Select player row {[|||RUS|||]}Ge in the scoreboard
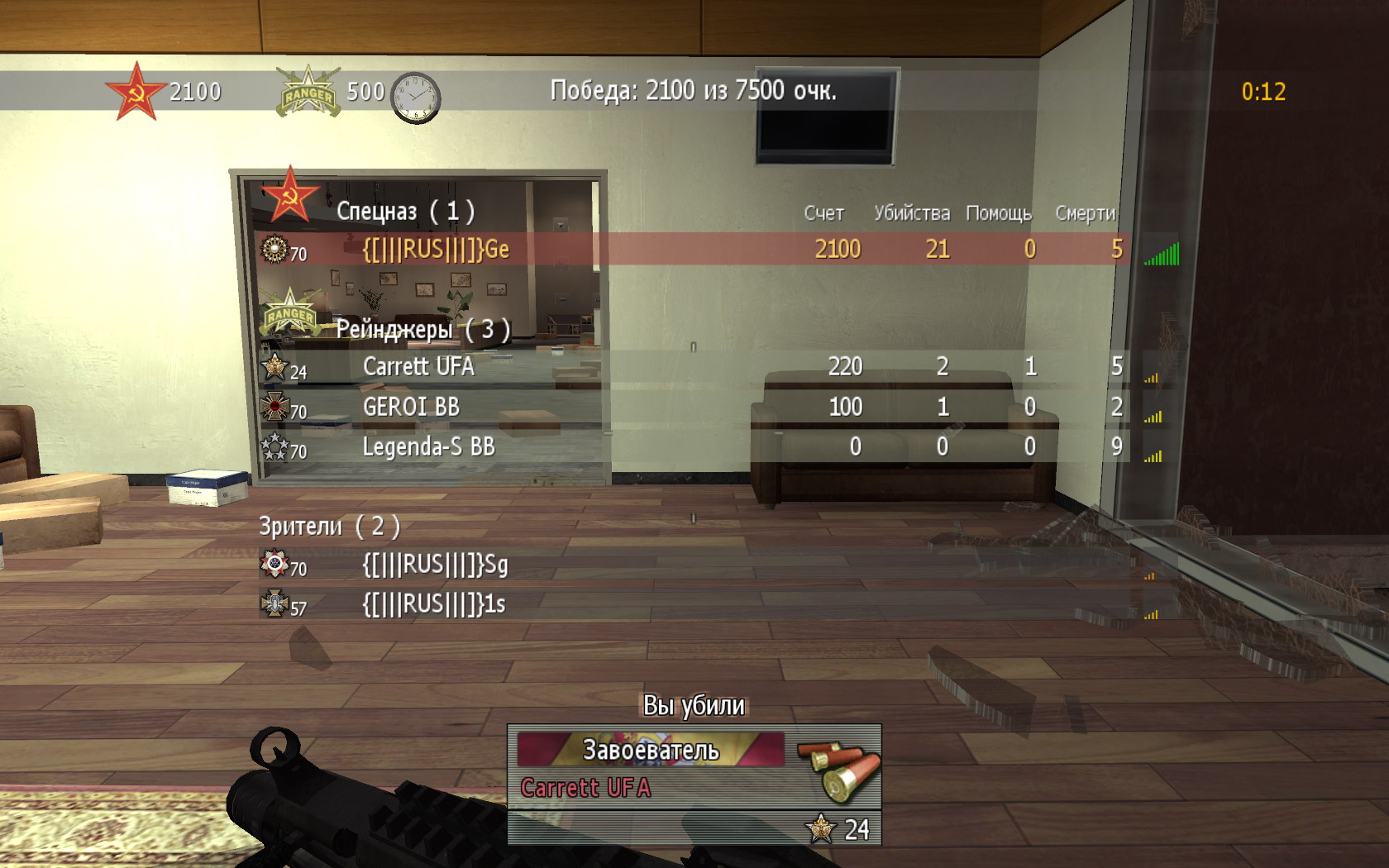Screen dimensions: 1389x868 click(436, 250)
